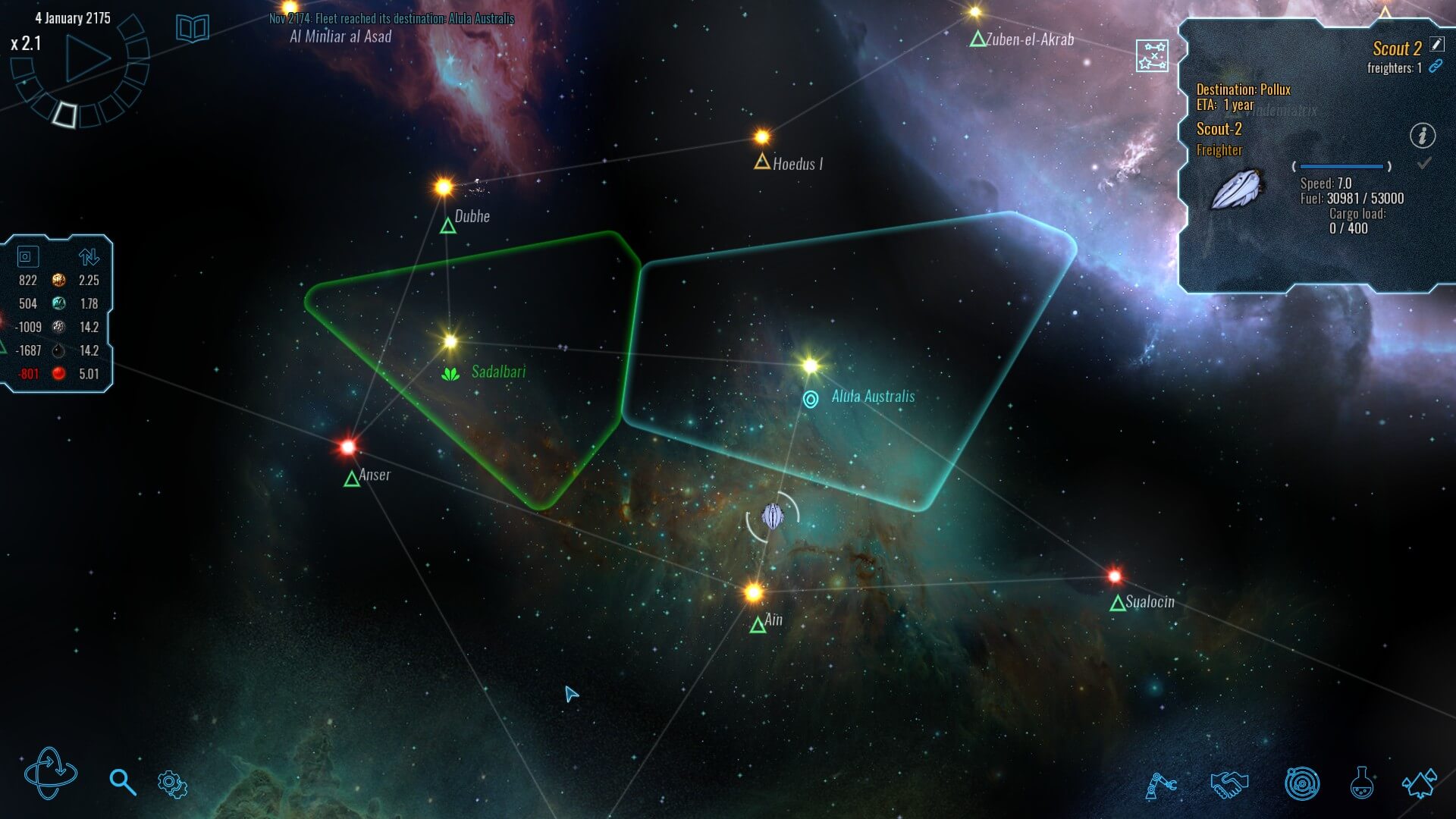Open the galaxy orbit view icon

50,773
